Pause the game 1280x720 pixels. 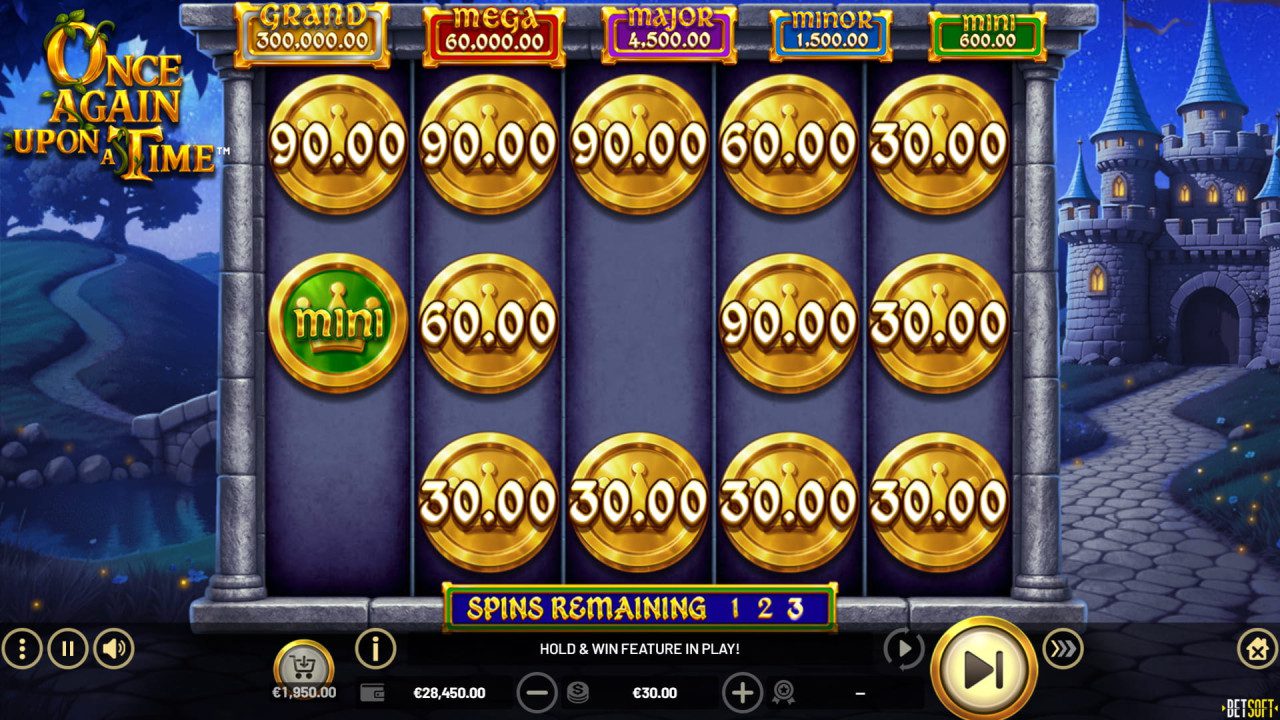pyautogui.click(x=66, y=649)
